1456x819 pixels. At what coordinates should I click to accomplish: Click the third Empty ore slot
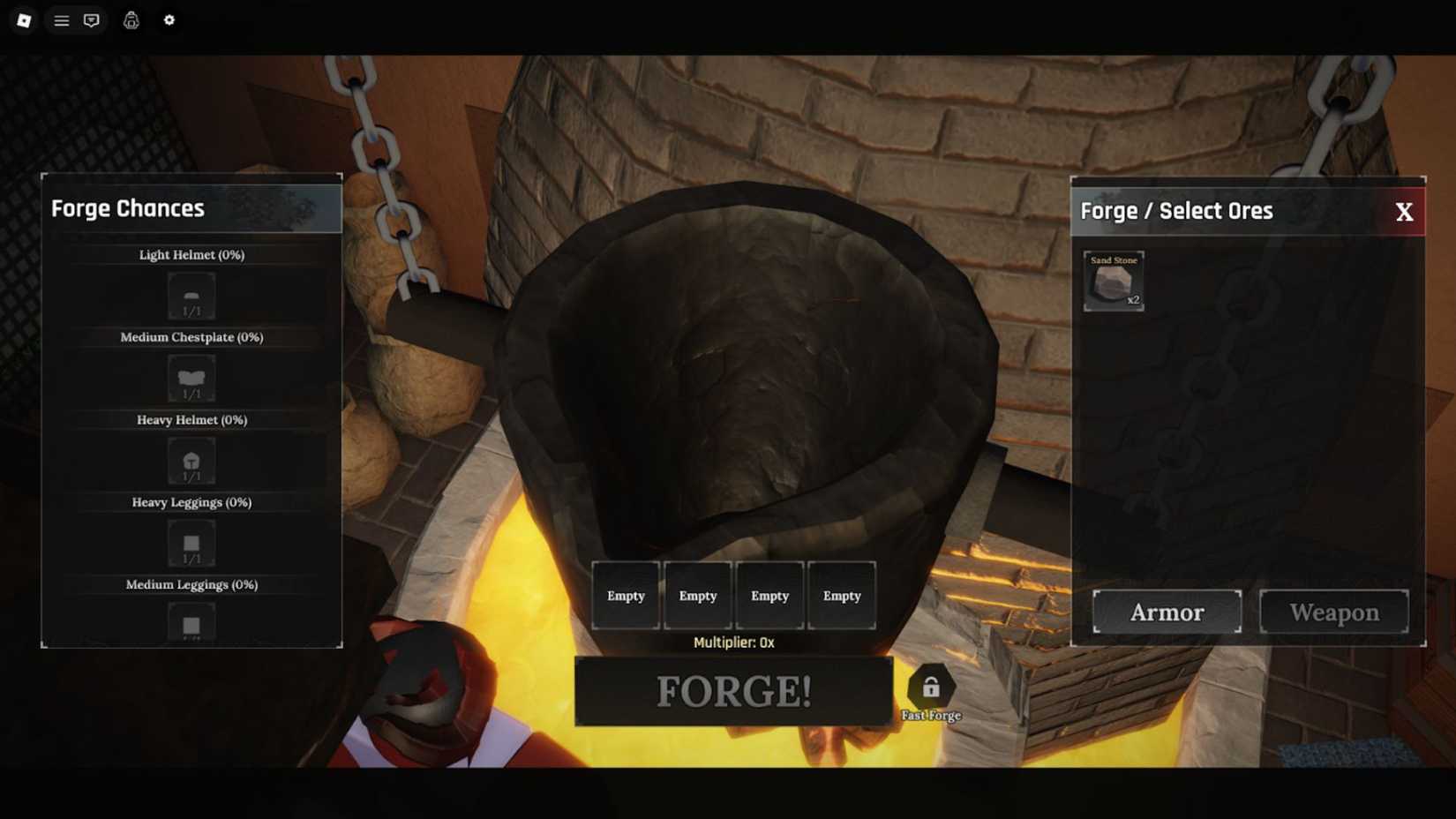coord(769,595)
